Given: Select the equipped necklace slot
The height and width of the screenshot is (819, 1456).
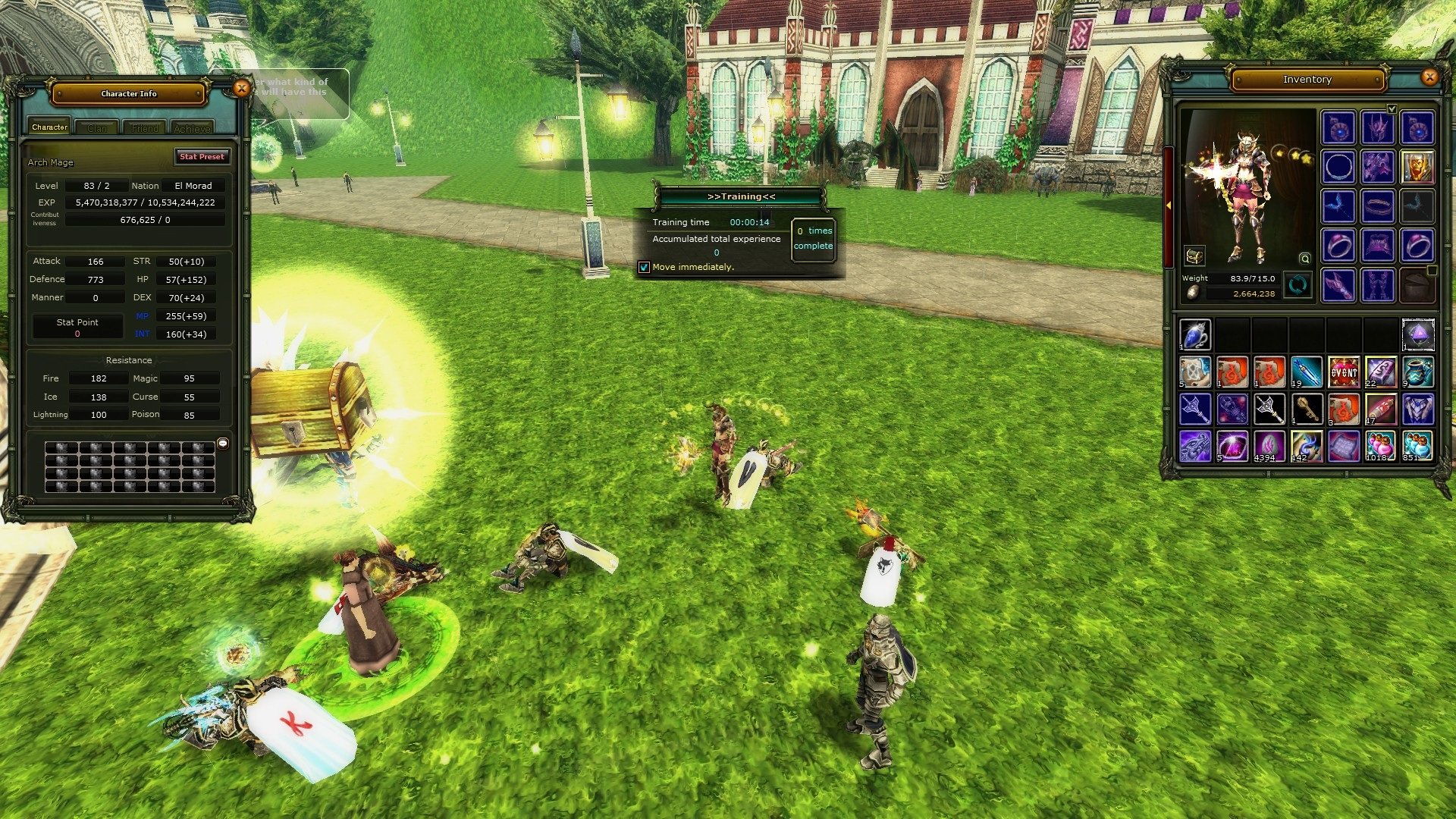Looking at the screenshot, I should pos(1338,167).
